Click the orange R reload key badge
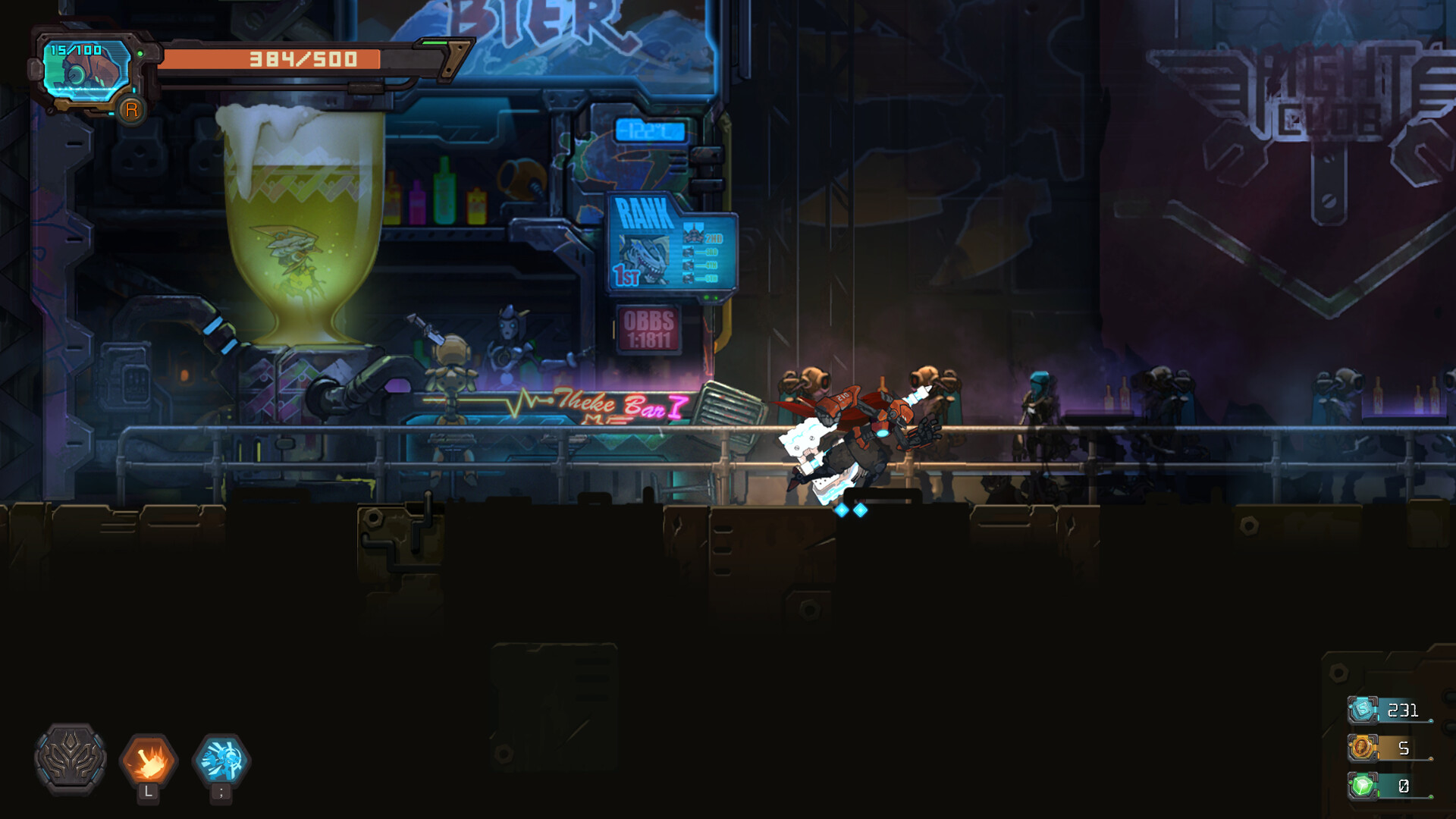 click(x=133, y=110)
